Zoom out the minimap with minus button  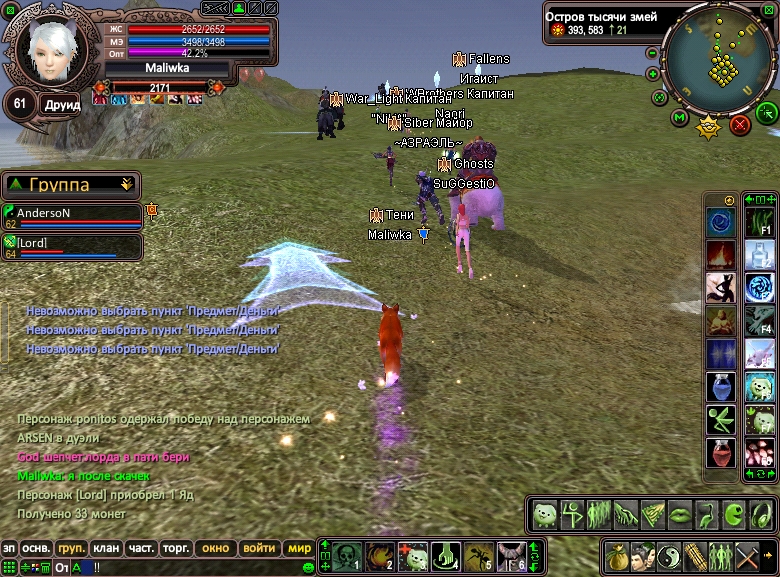653,53
